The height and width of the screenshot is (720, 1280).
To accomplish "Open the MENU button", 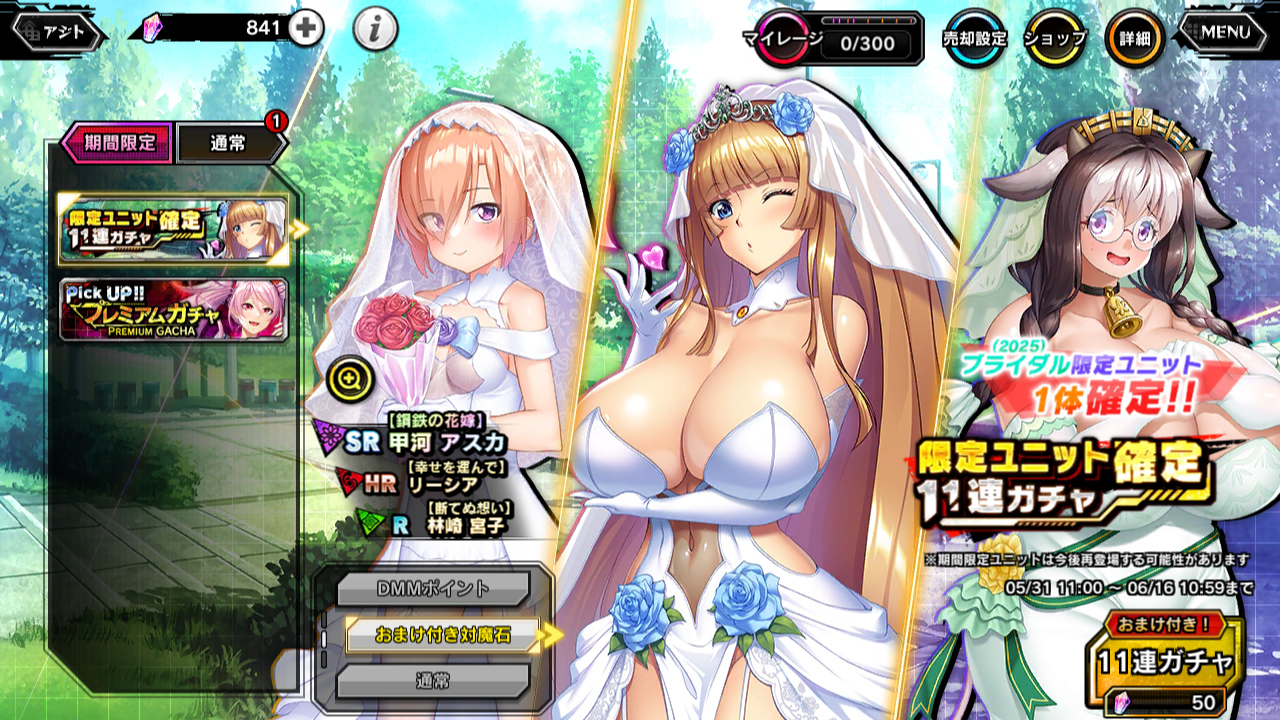I will point(1226,32).
